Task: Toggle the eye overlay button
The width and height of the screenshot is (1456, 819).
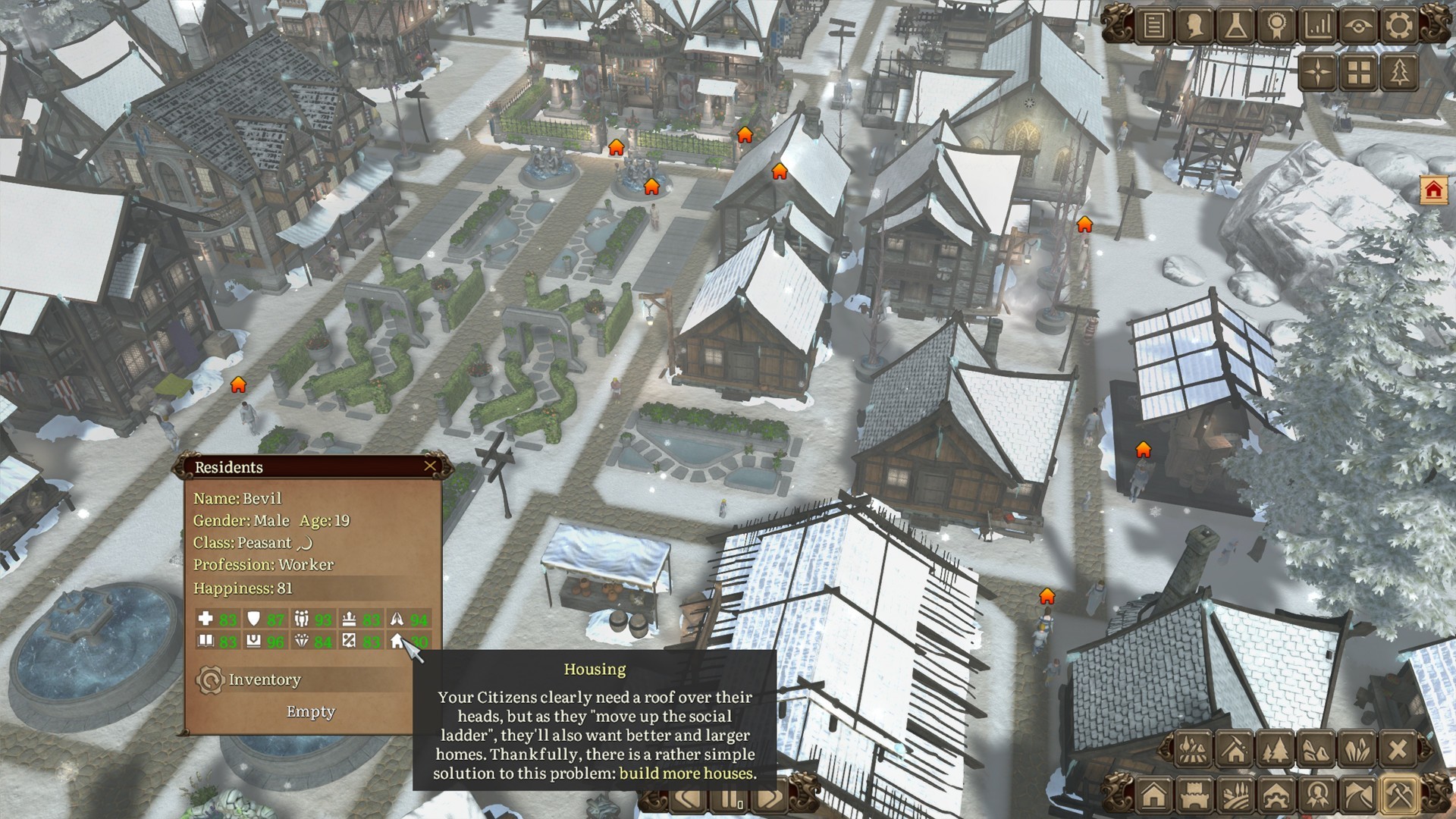Action: pos(1358,26)
